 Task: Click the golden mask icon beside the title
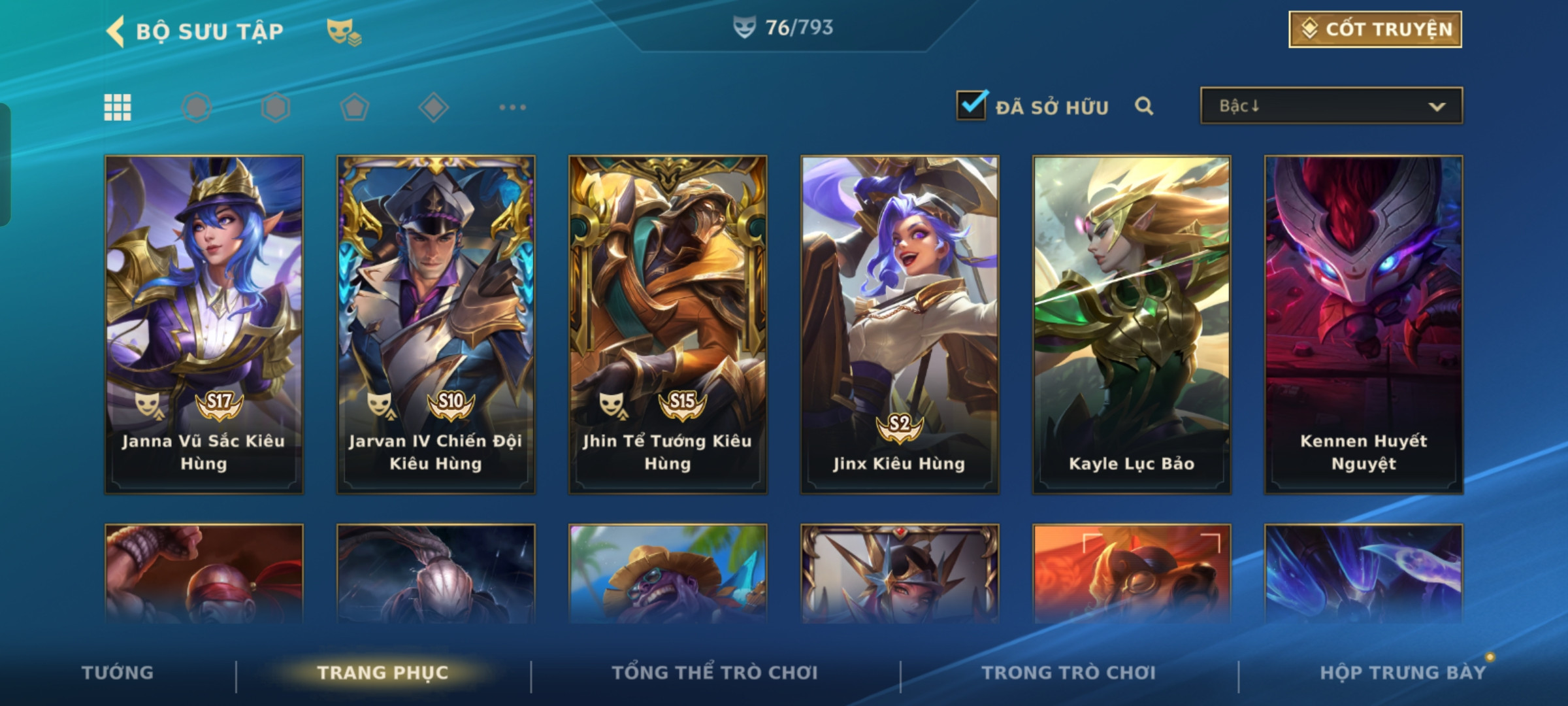pos(343,31)
